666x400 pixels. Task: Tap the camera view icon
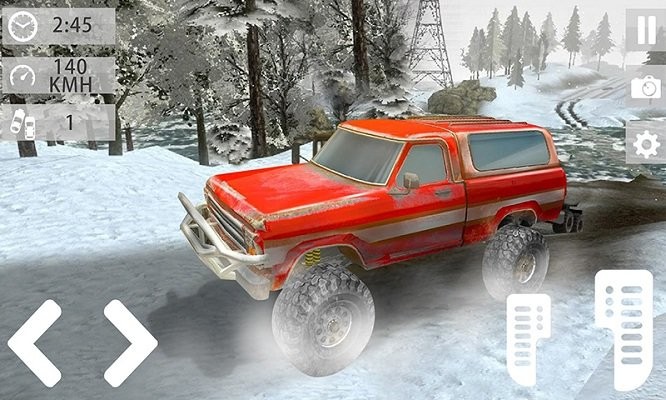pos(645,87)
